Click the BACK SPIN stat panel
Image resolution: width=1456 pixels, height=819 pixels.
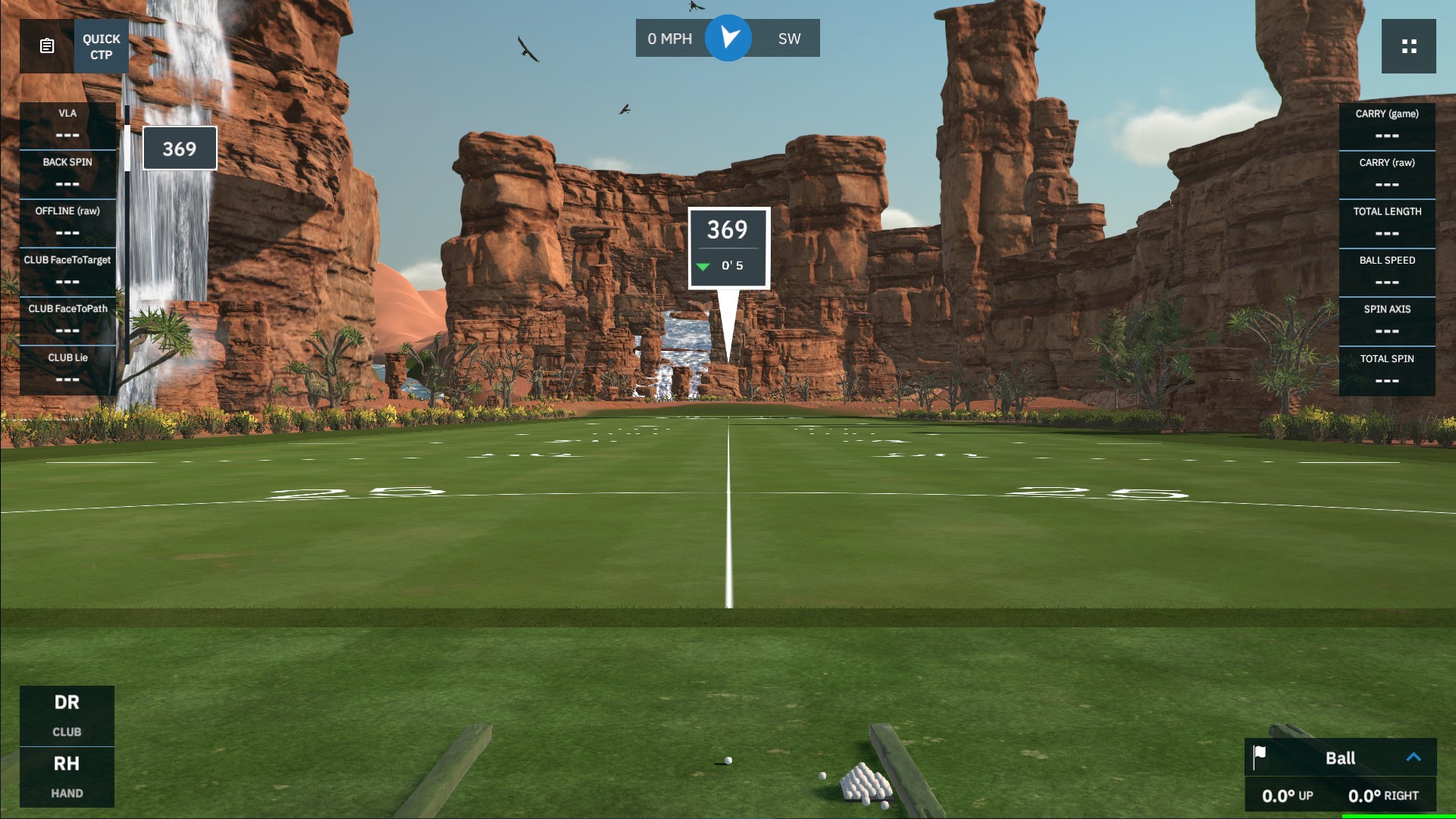click(67, 173)
